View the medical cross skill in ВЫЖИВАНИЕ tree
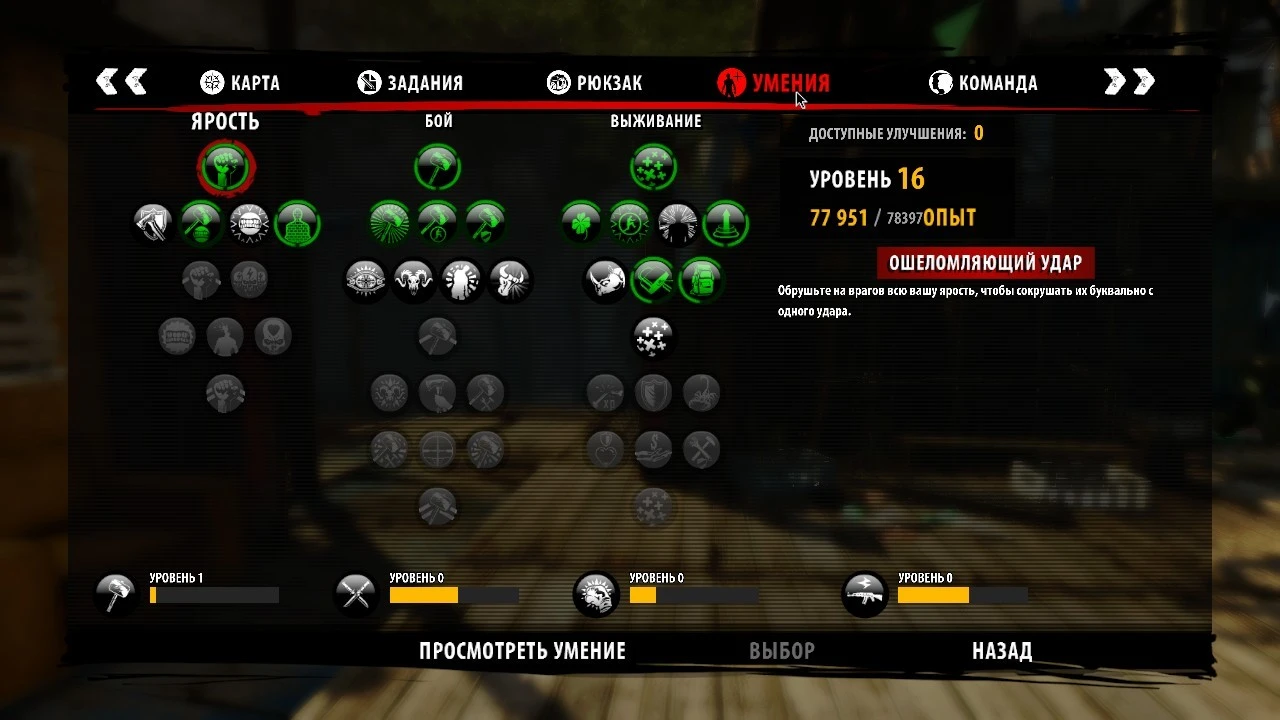Screen dimensions: 1280x720 tap(652, 167)
